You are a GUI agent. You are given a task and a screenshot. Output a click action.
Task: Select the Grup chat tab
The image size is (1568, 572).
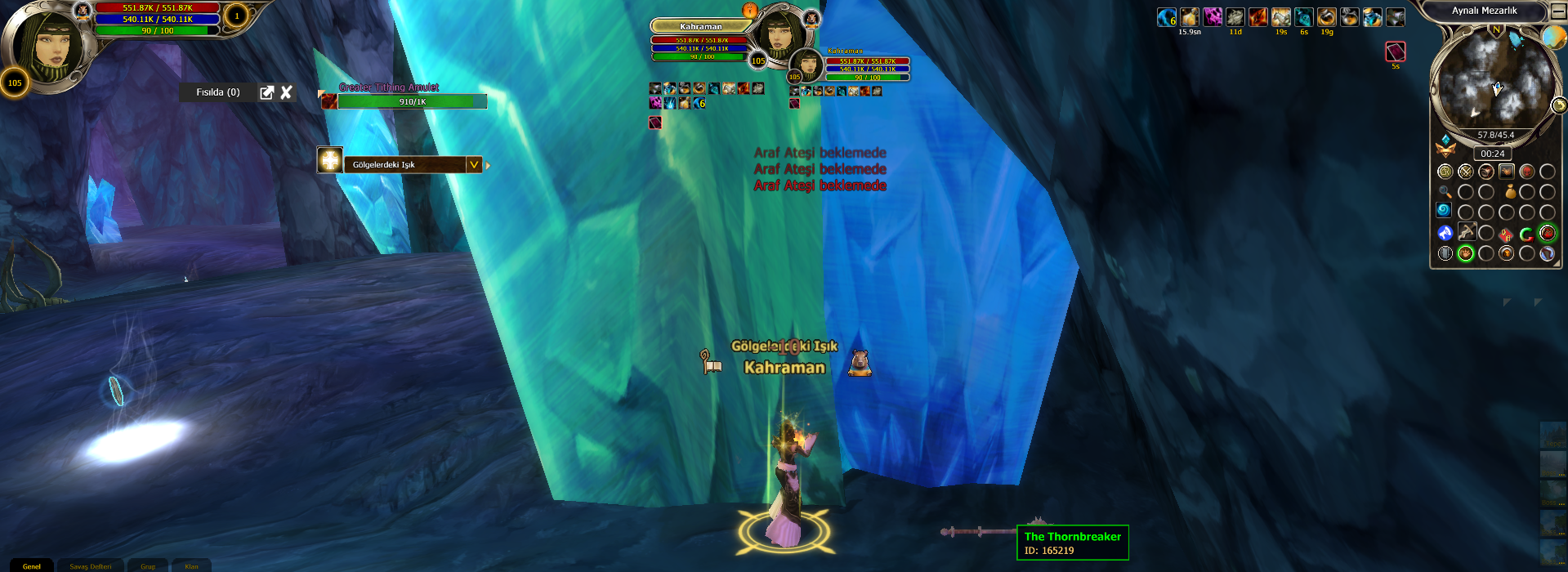click(148, 565)
